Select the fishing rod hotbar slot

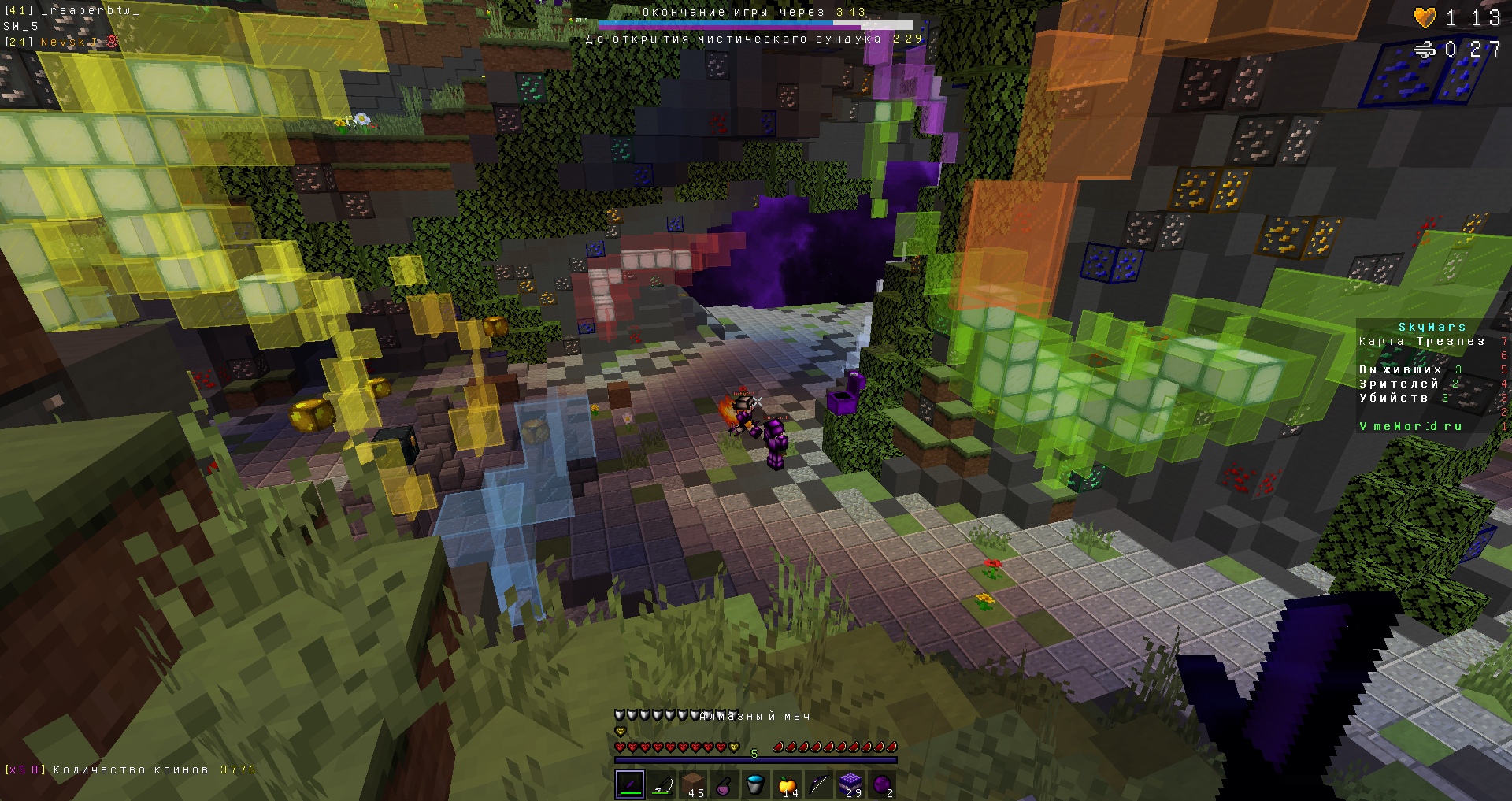661,784
